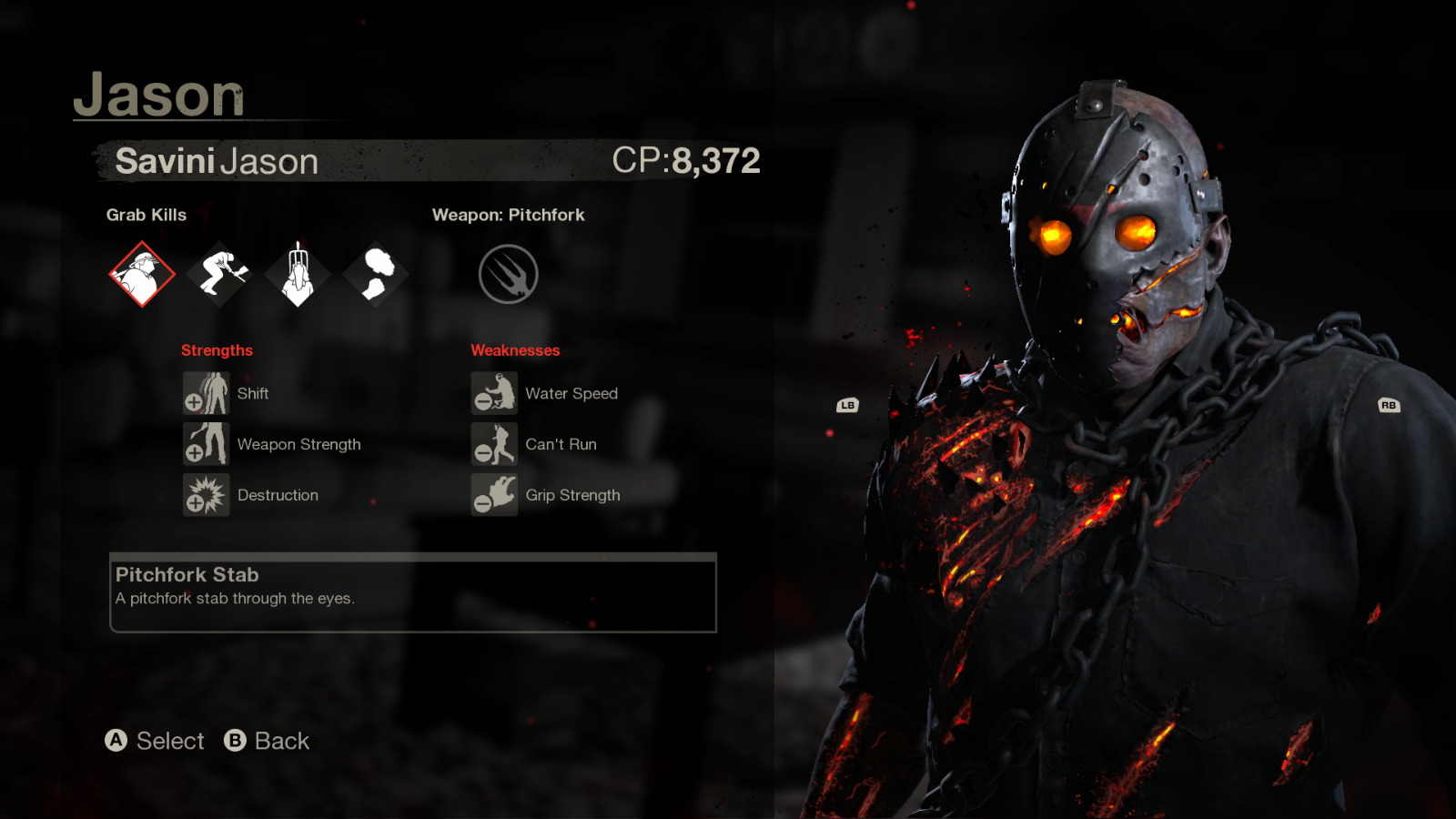
Task: Click the Water Speed weakness icon
Action: pyautogui.click(x=493, y=393)
